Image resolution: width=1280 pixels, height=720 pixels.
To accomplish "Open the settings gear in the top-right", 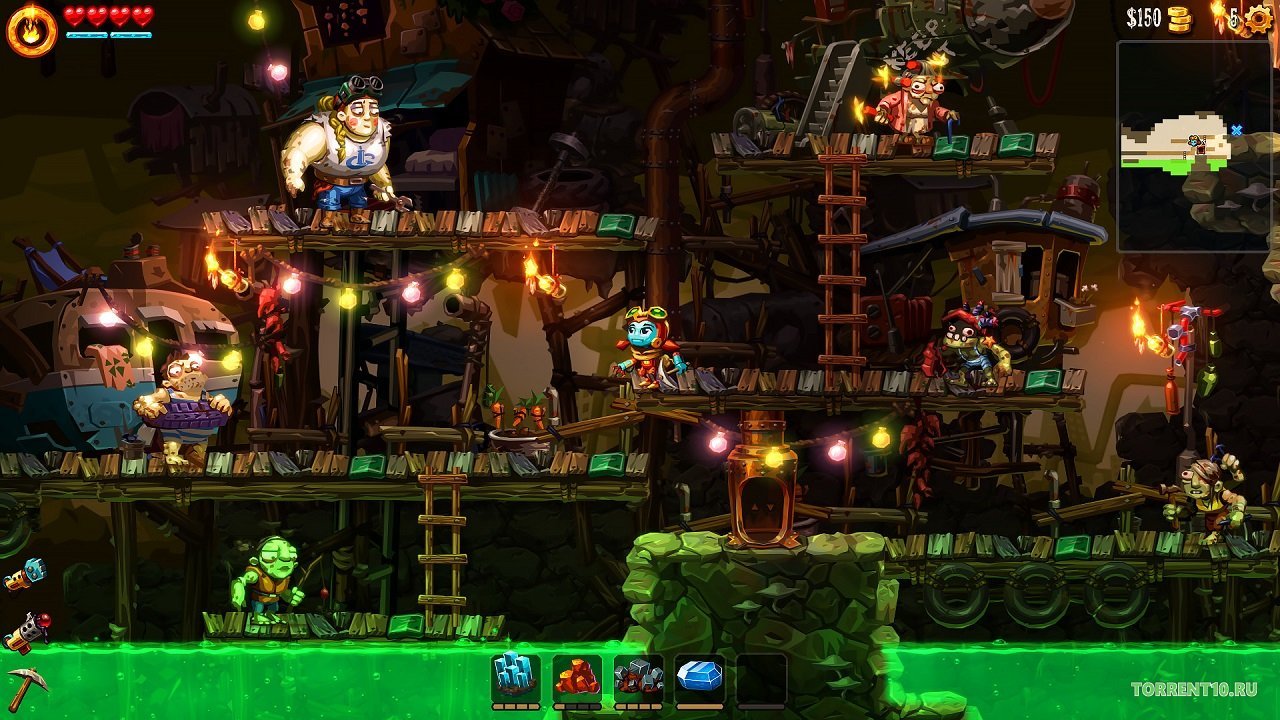I will pyautogui.click(x=1259, y=17).
